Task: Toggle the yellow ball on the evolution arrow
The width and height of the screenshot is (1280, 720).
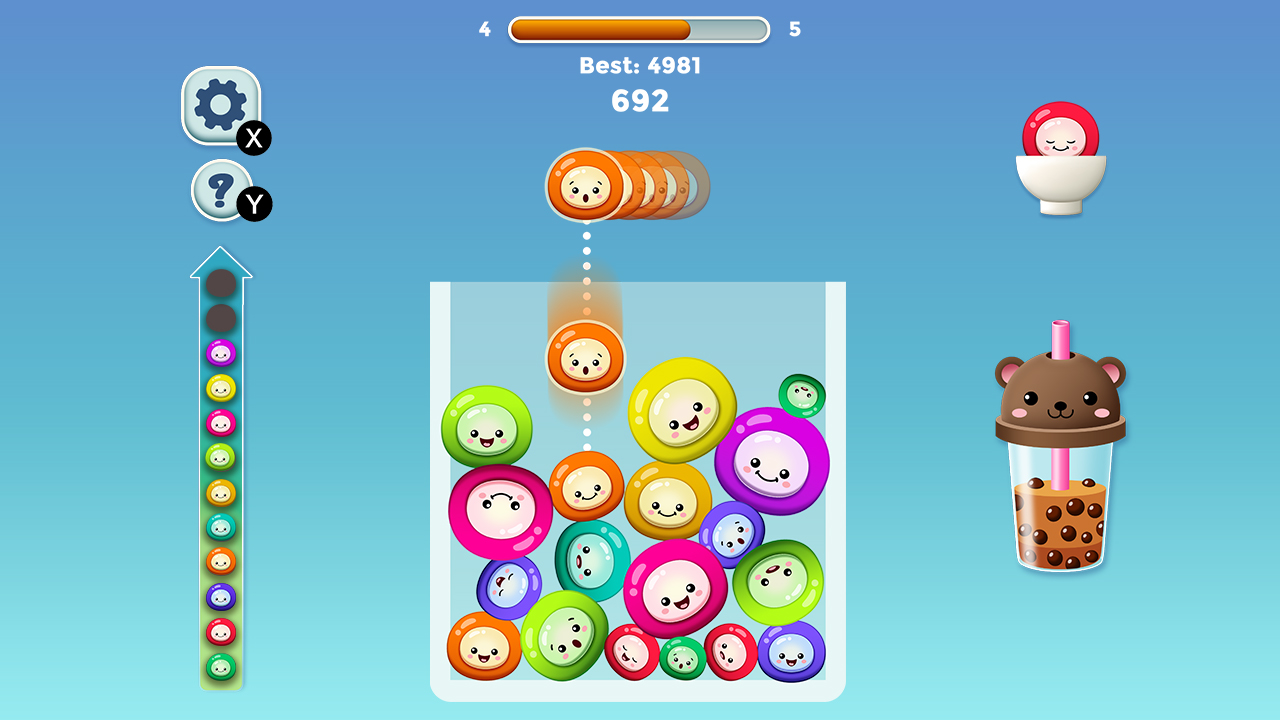Action: pyautogui.click(x=221, y=387)
